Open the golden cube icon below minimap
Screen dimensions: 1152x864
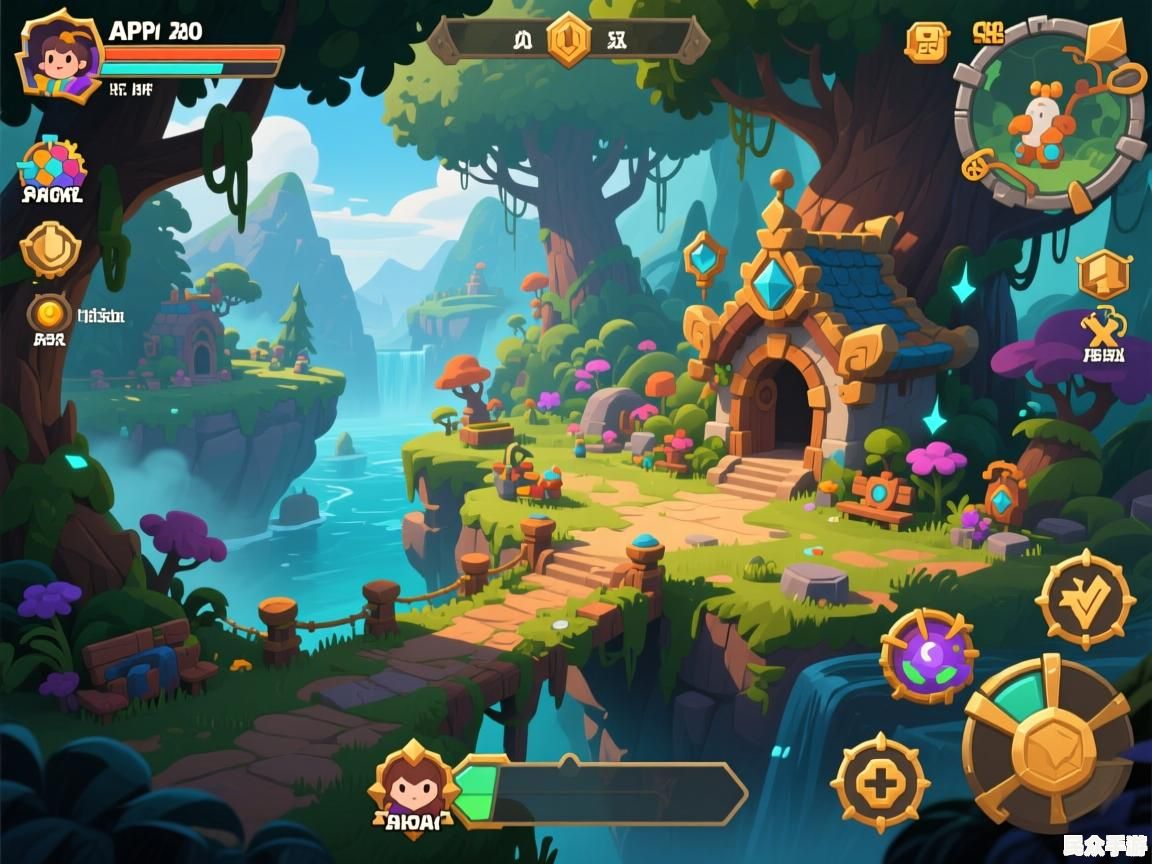[1104, 274]
